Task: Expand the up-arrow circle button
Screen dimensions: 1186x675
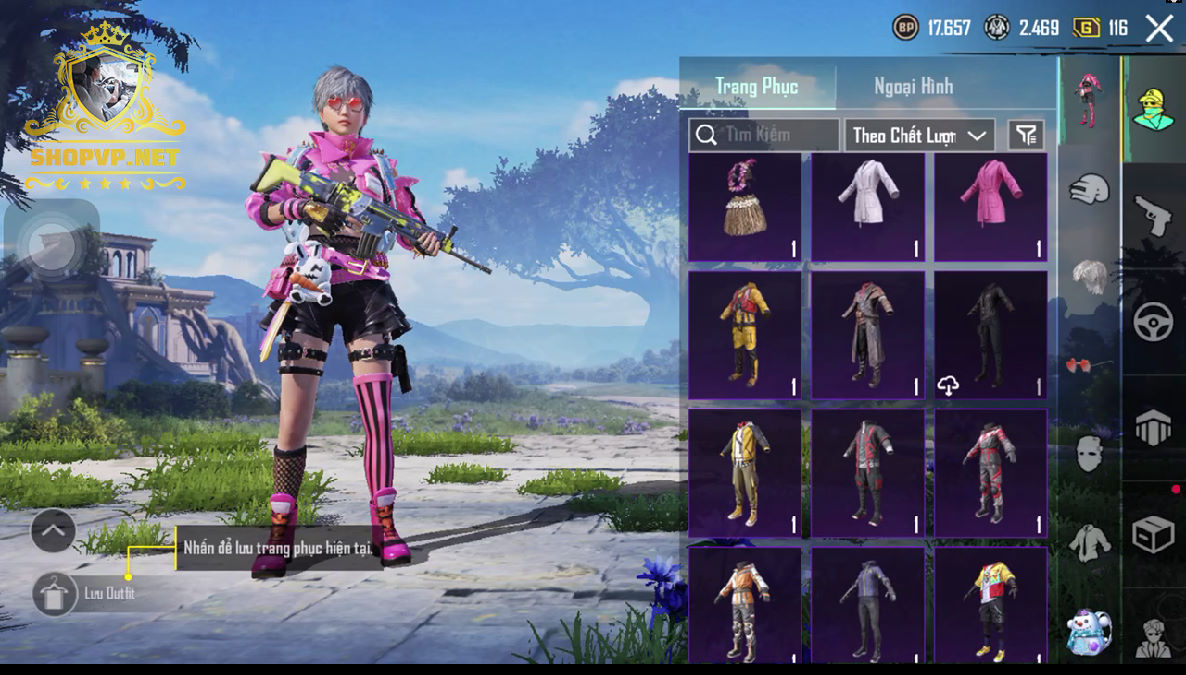Action: click(x=53, y=530)
